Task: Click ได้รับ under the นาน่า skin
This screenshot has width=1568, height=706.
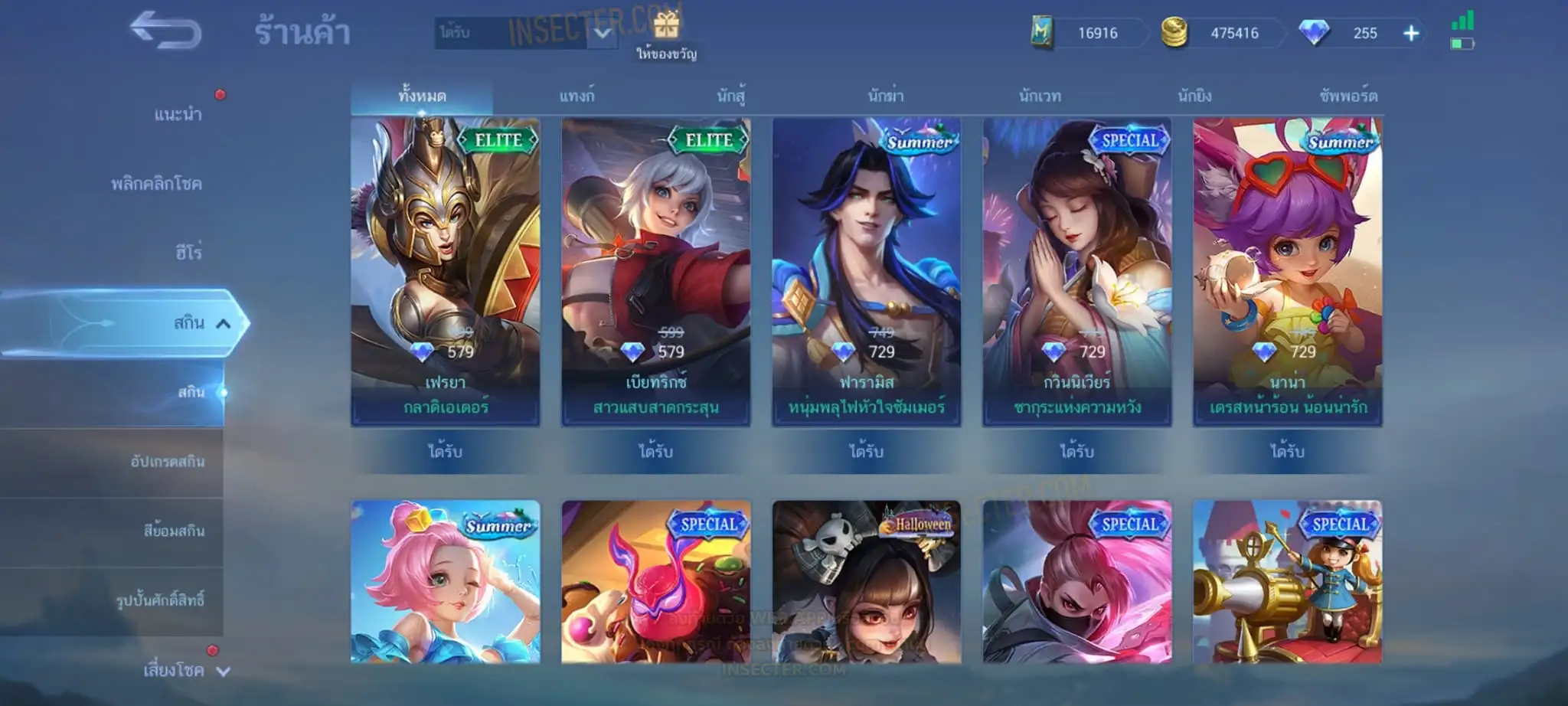Action: pyautogui.click(x=1287, y=452)
